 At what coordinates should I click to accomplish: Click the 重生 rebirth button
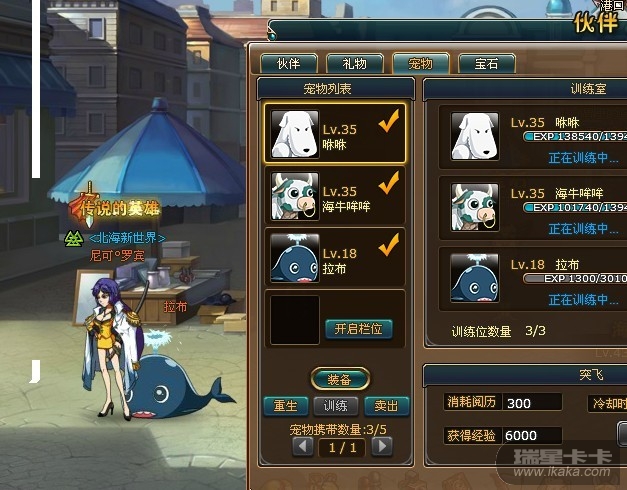click(285, 406)
